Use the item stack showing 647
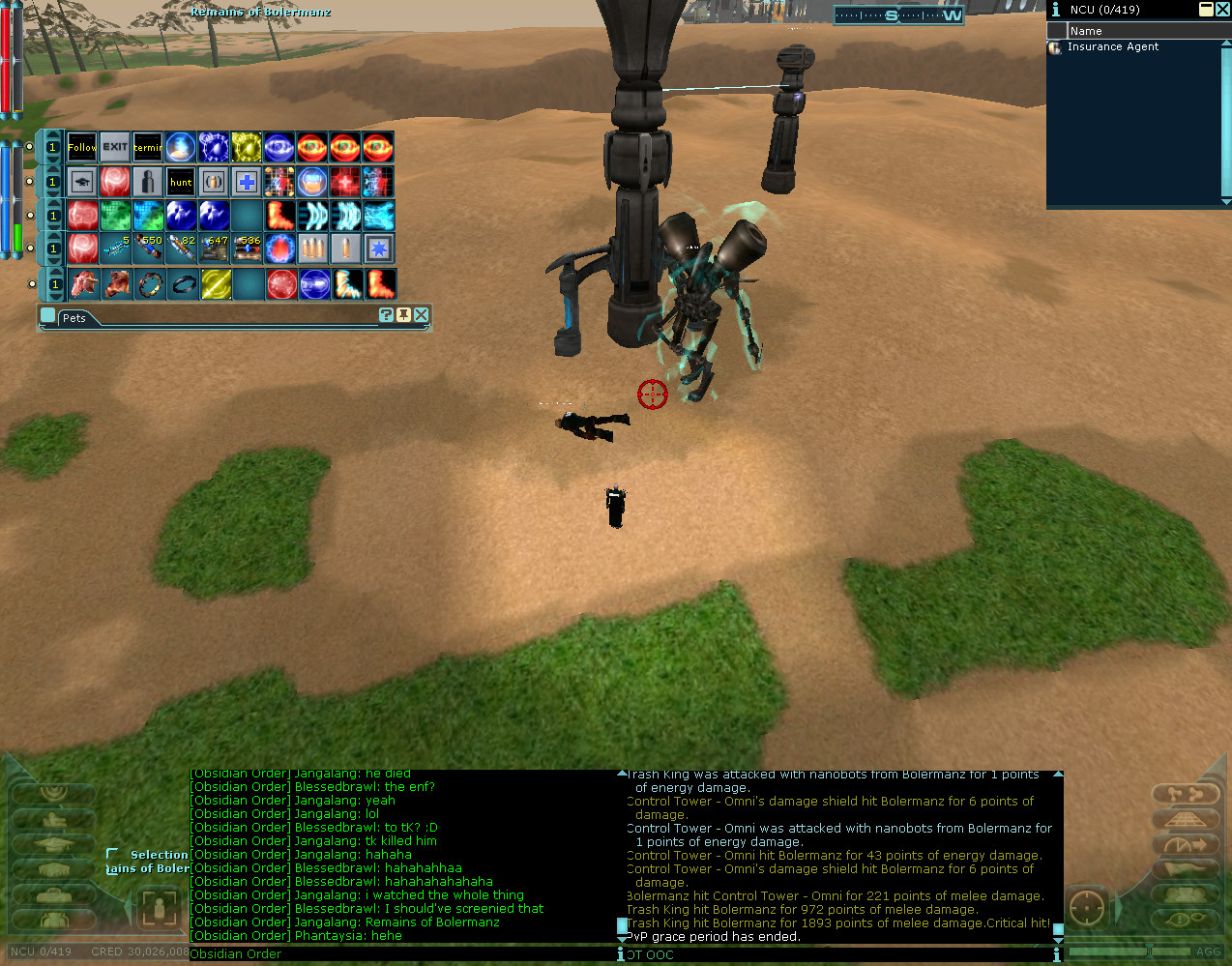 point(214,249)
